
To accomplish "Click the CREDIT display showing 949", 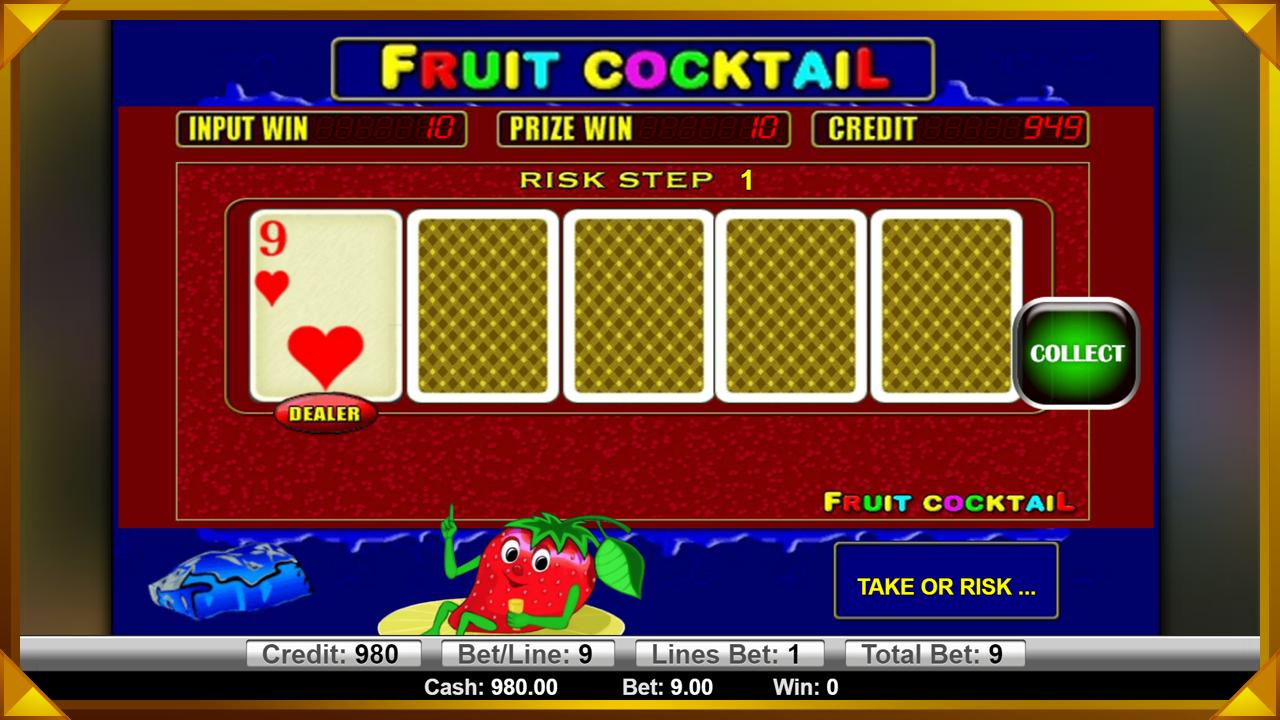I will pyautogui.click(x=950, y=129).
